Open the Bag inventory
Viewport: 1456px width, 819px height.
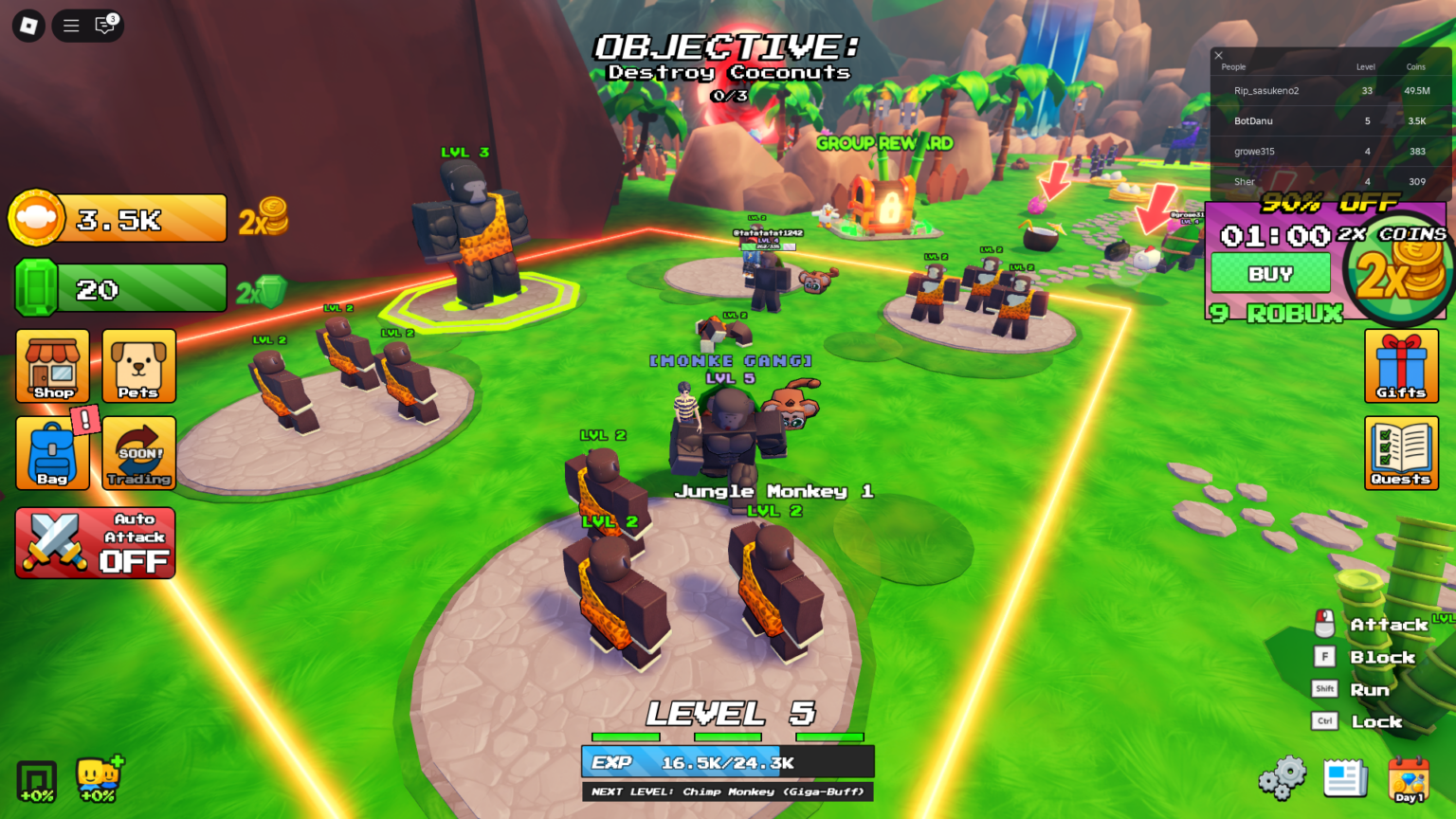[52, 452]
